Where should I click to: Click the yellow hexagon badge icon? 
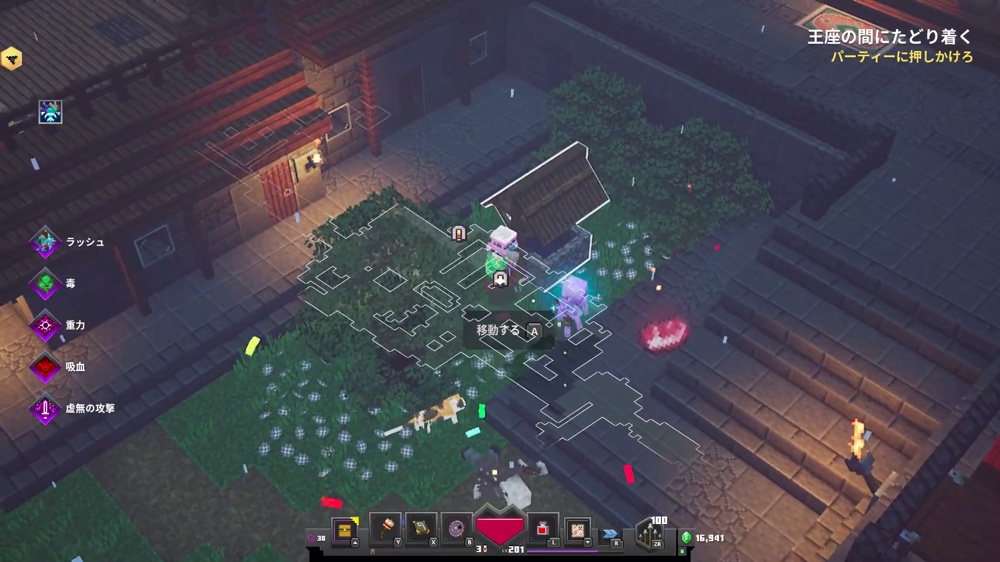click(x=11, y=58)
